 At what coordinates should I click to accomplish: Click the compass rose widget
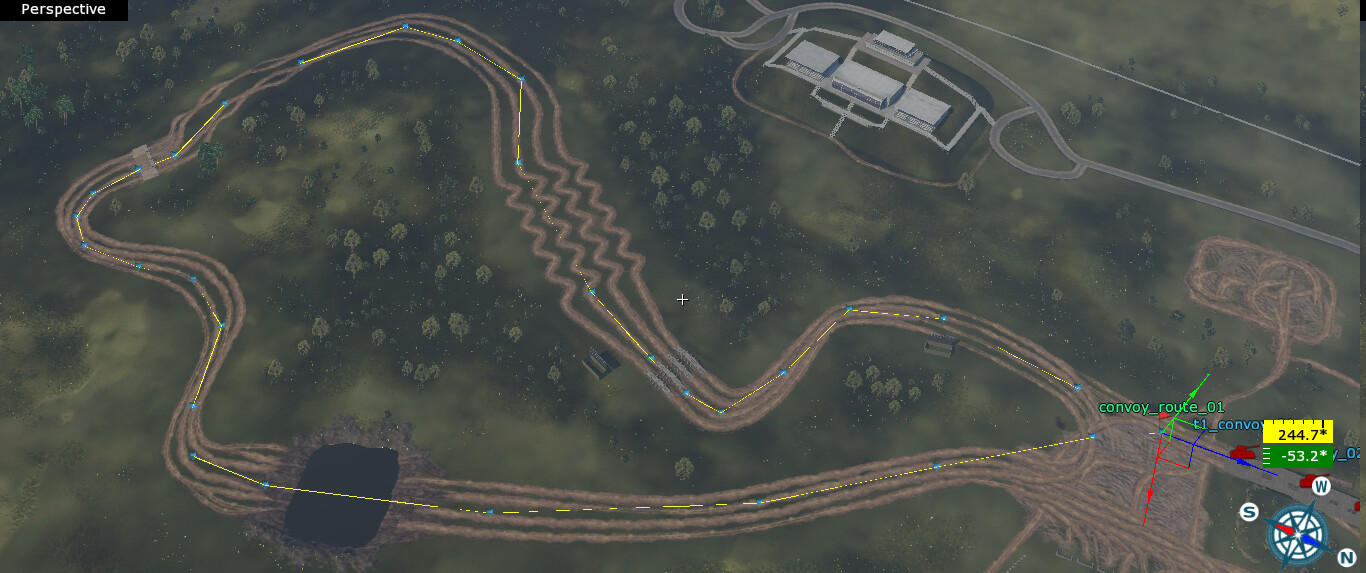(1297, 534)
